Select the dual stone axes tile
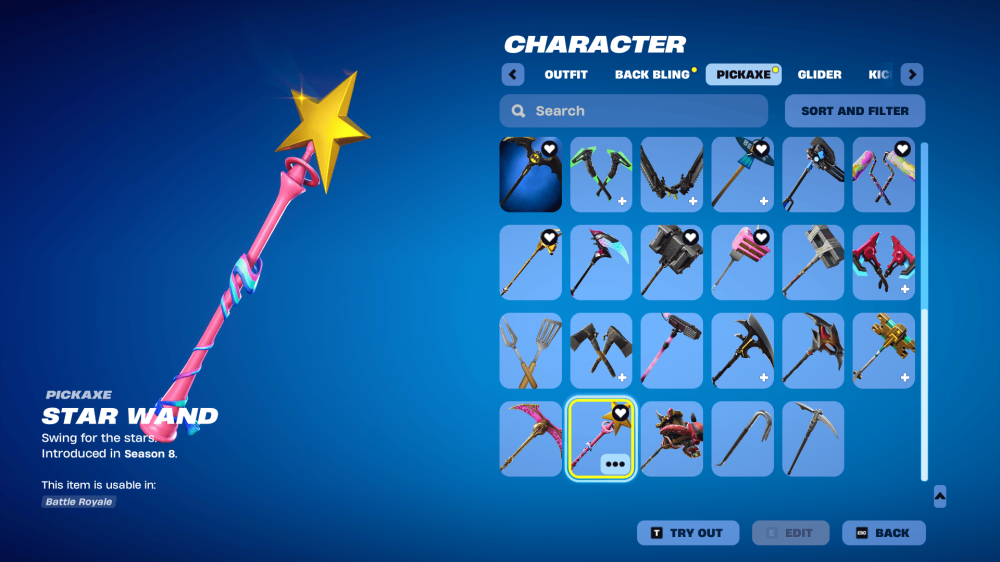The image size is (1000, 562). 601,351
